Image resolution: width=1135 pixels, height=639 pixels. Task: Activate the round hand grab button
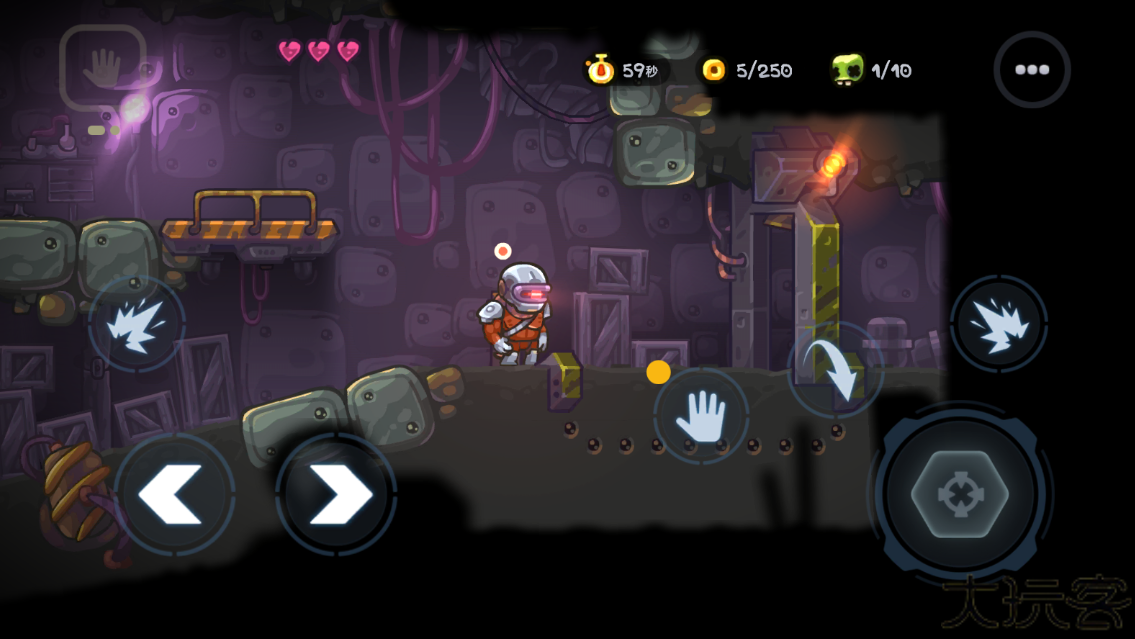[701, 415]
